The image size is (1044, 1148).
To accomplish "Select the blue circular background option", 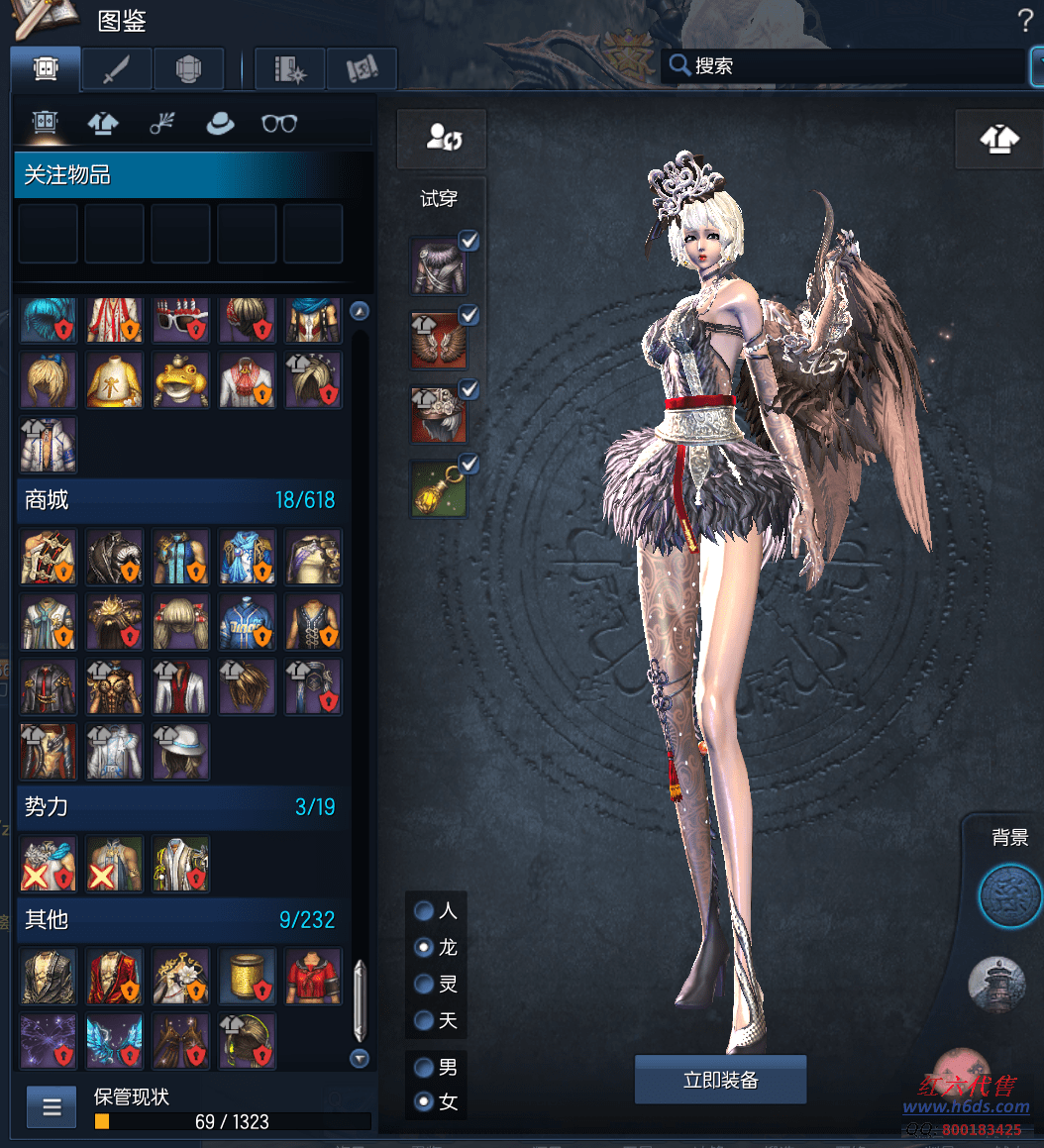I will [x=1009, y=895].
